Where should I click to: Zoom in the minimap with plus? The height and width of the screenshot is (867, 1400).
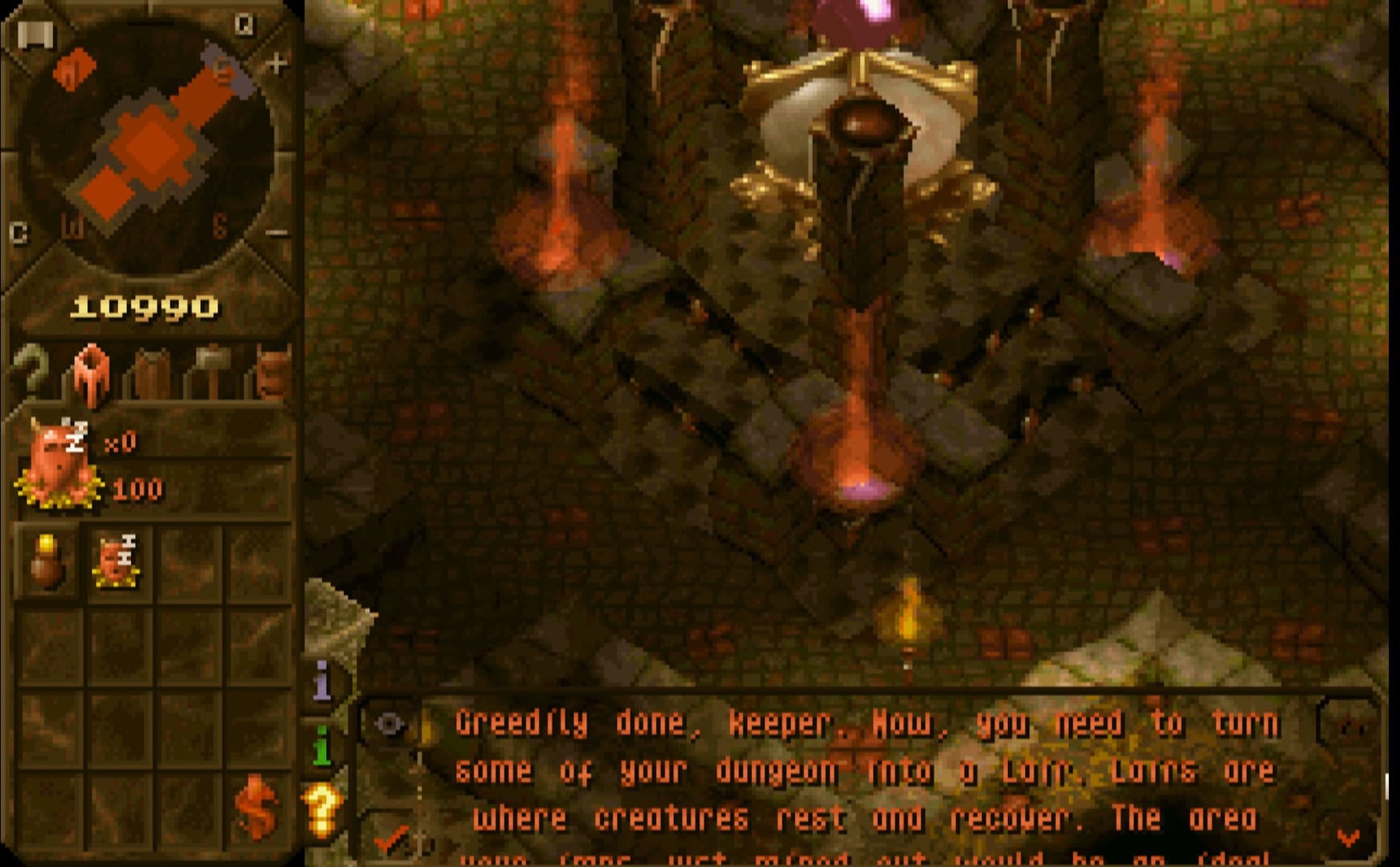tap(276, 63)
